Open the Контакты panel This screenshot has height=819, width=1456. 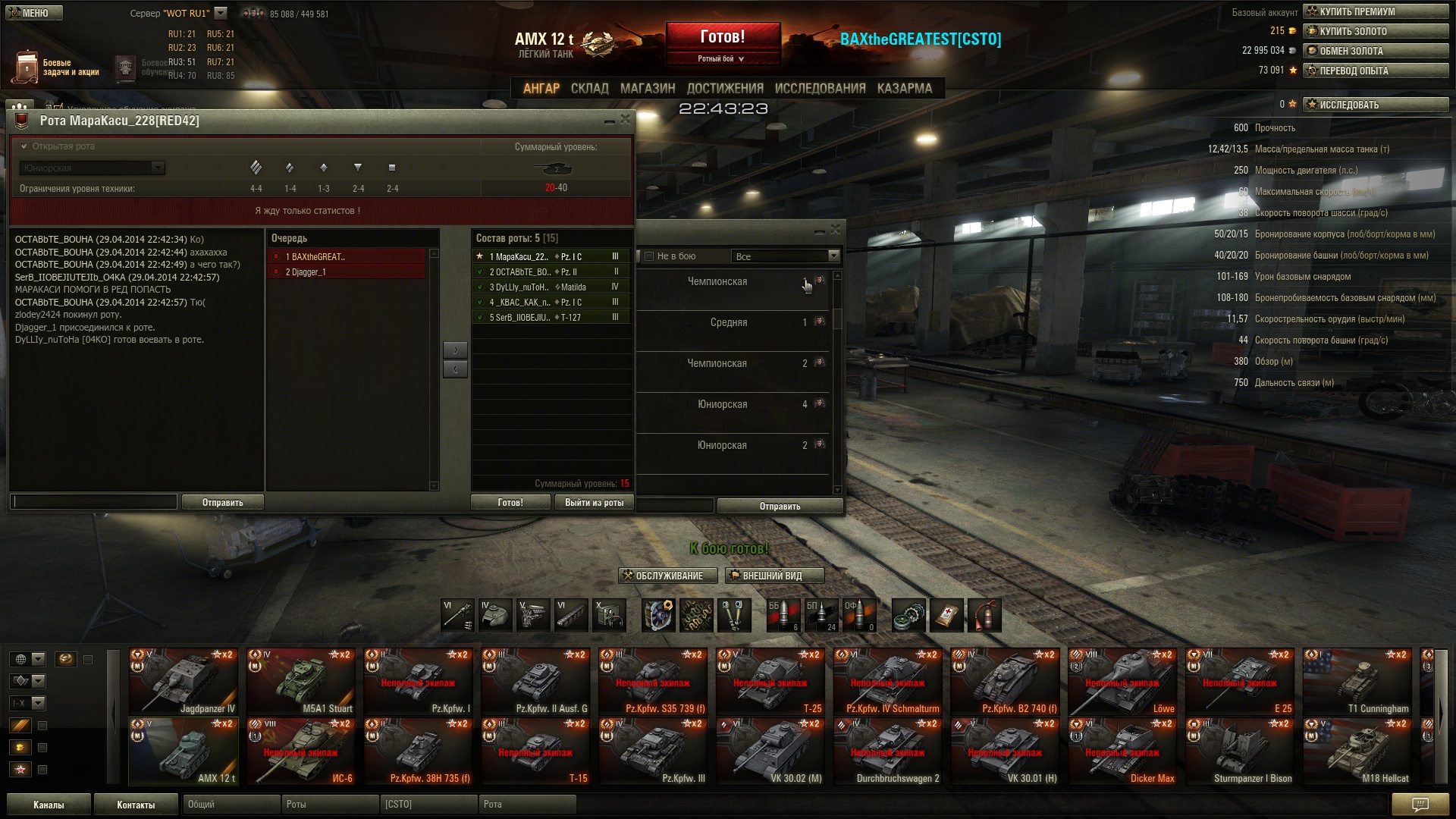click(x=136, y=805)
